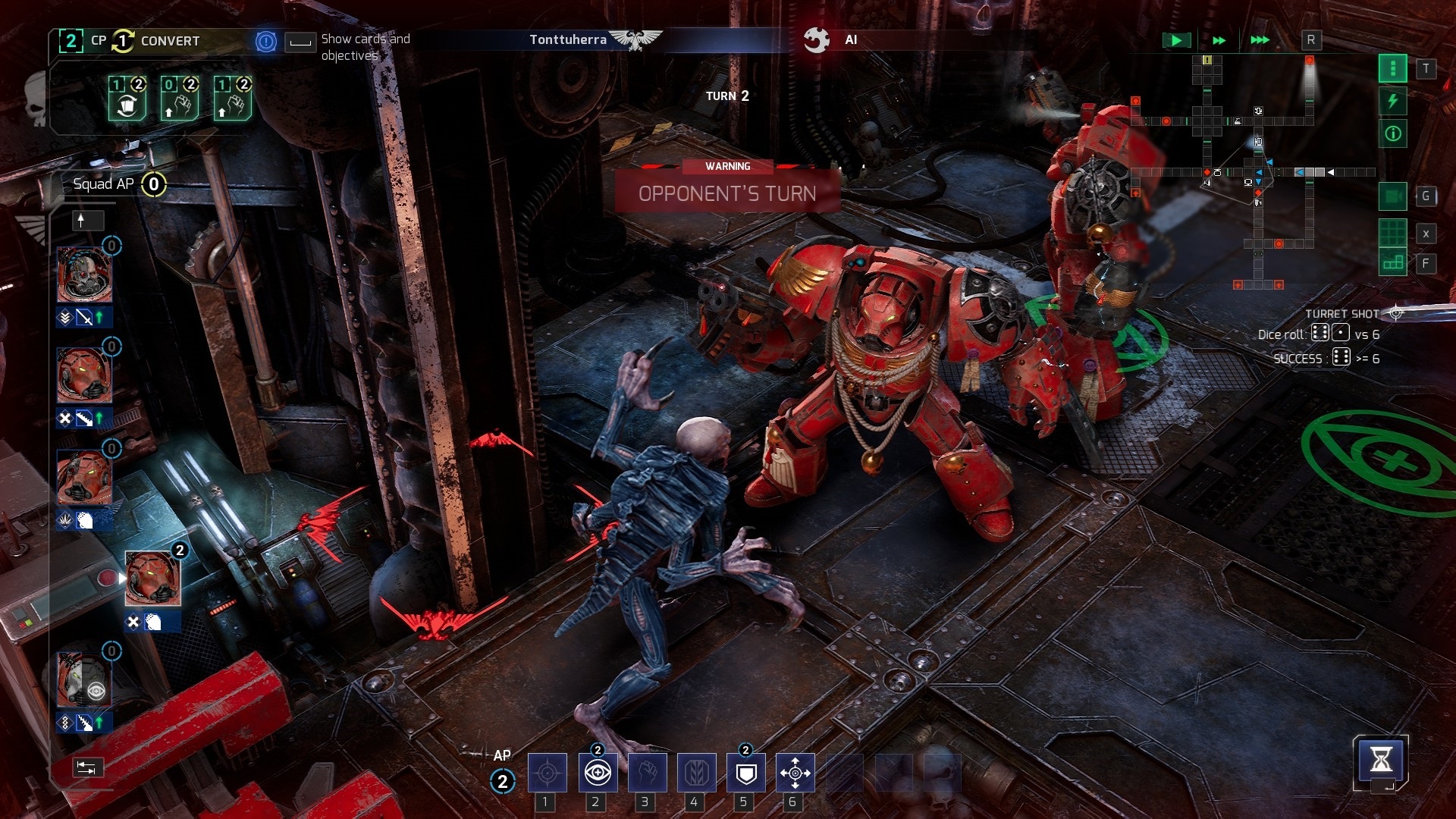Click the green lightning bolt button
Screen dimensions: 1456x819
pos(1393,102)
